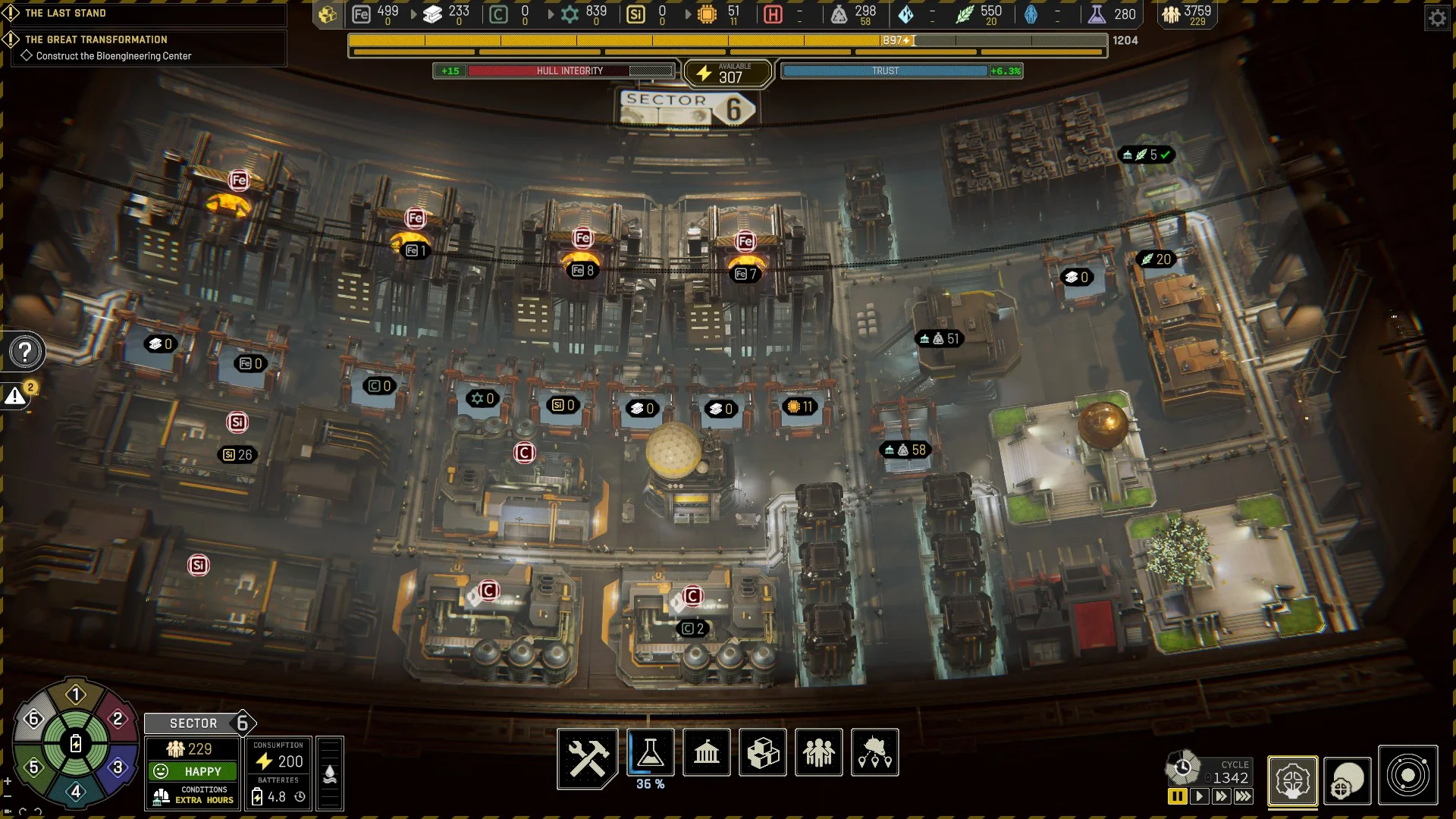
Task: Select sector 5 on the sector wheel
Action: tap(33, 767)
